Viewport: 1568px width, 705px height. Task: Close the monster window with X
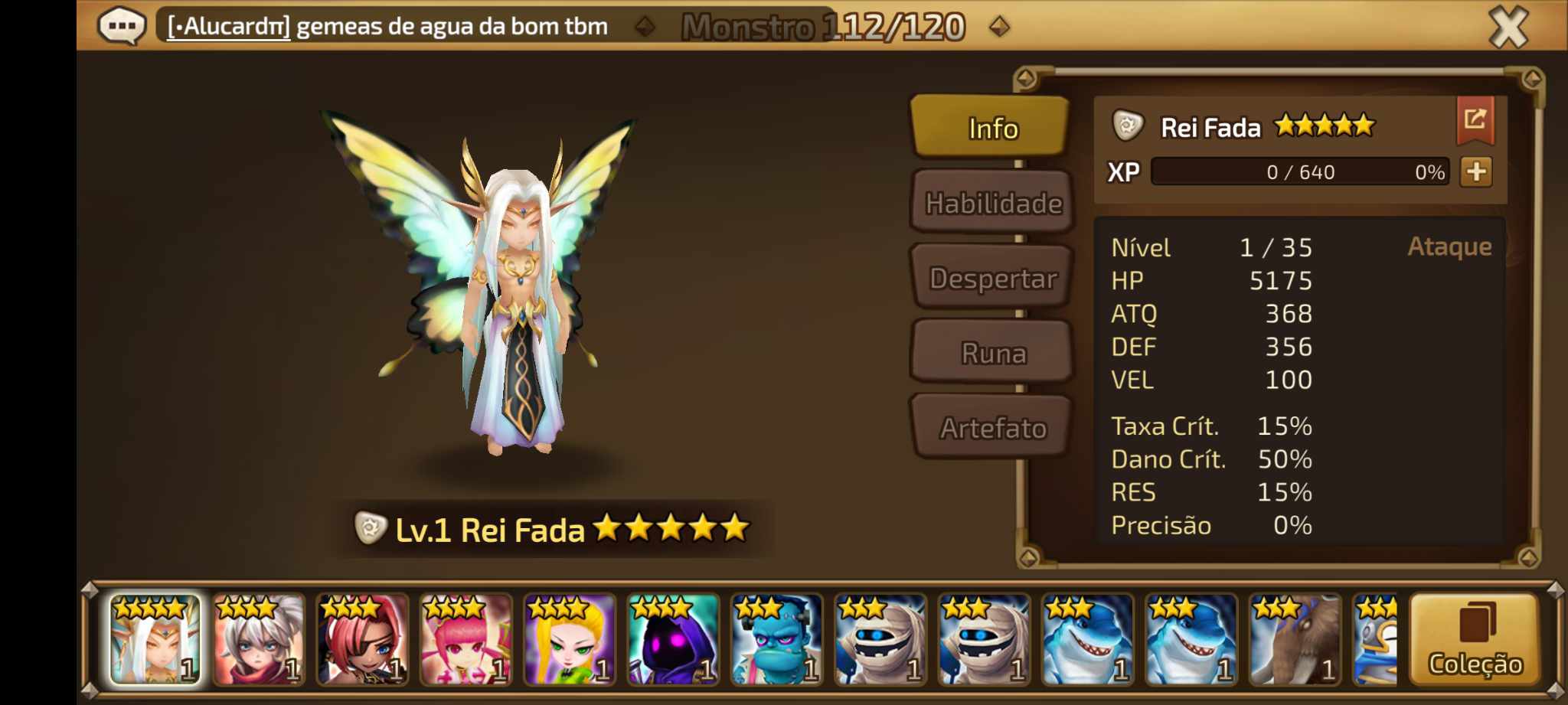(1508, 28)
